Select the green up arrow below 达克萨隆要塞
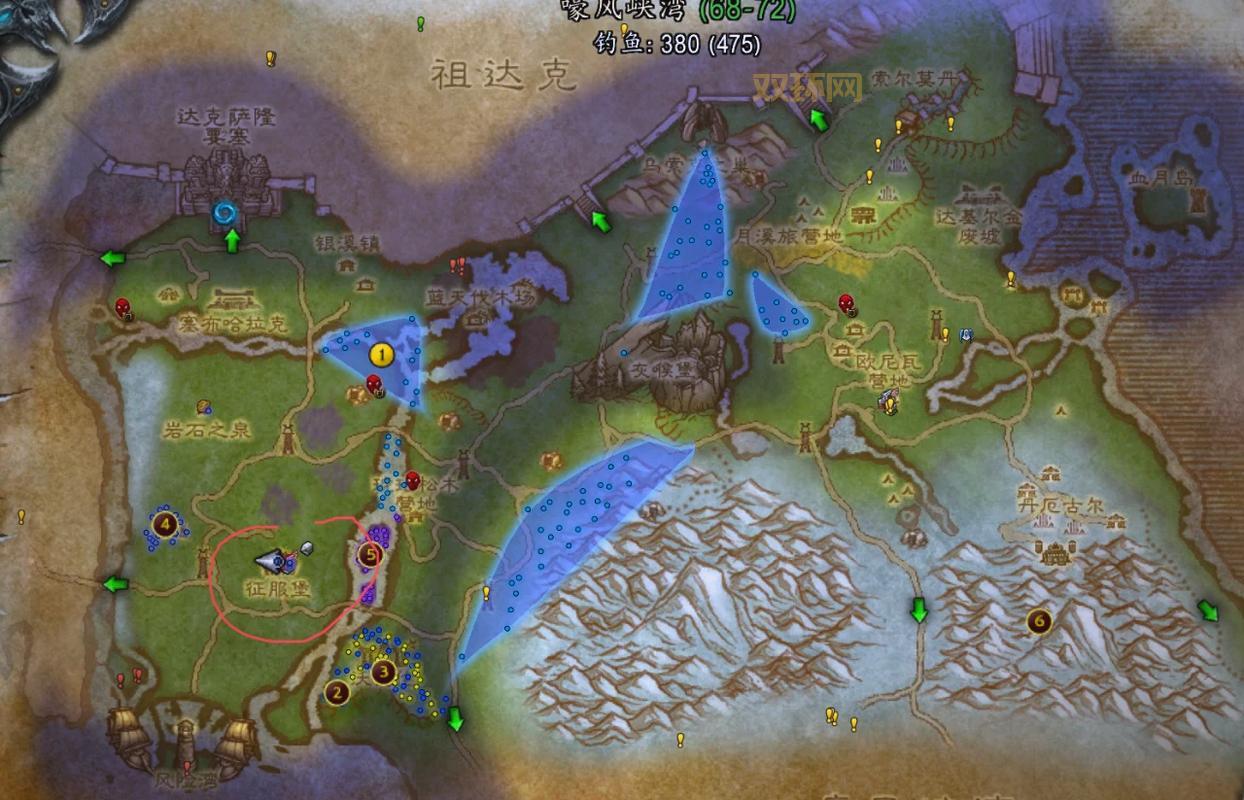 coord(232,240)
